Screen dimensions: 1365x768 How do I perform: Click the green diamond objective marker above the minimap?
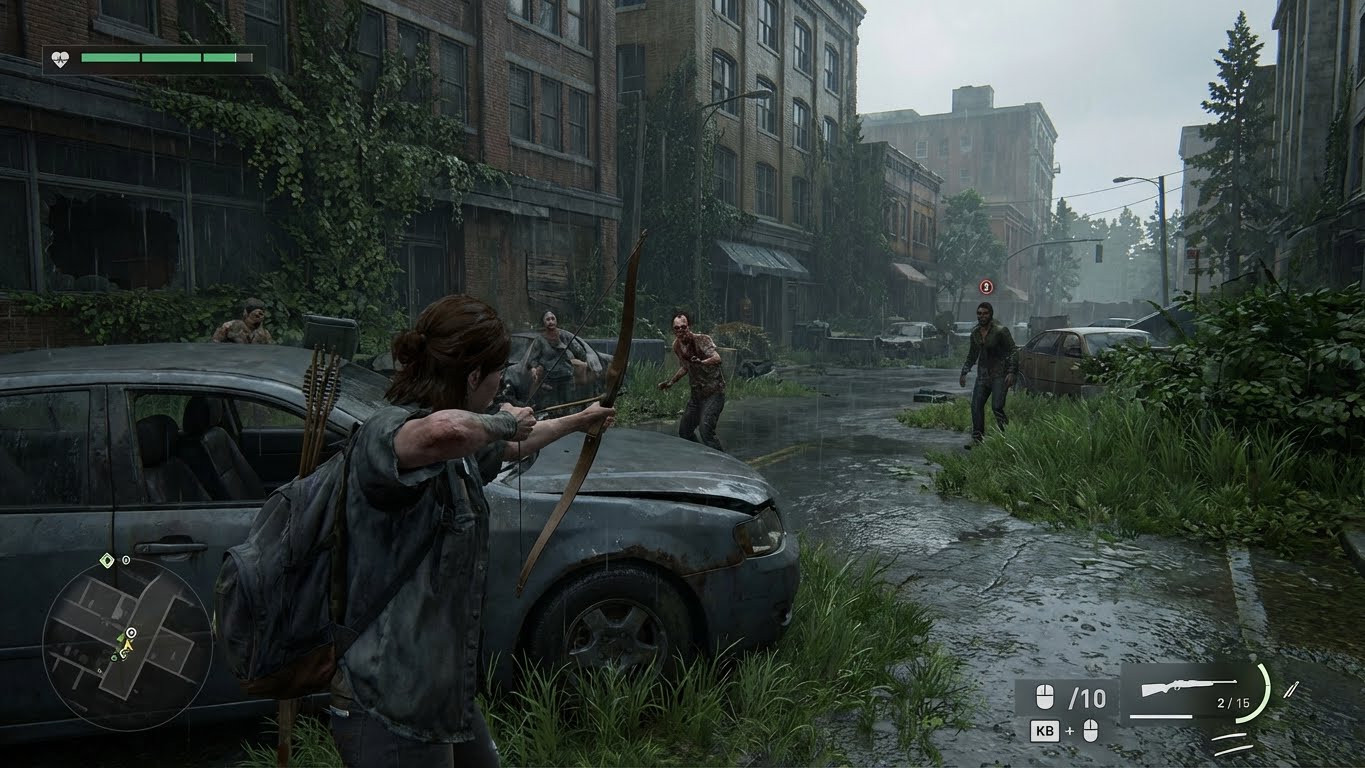click(106, 561)
